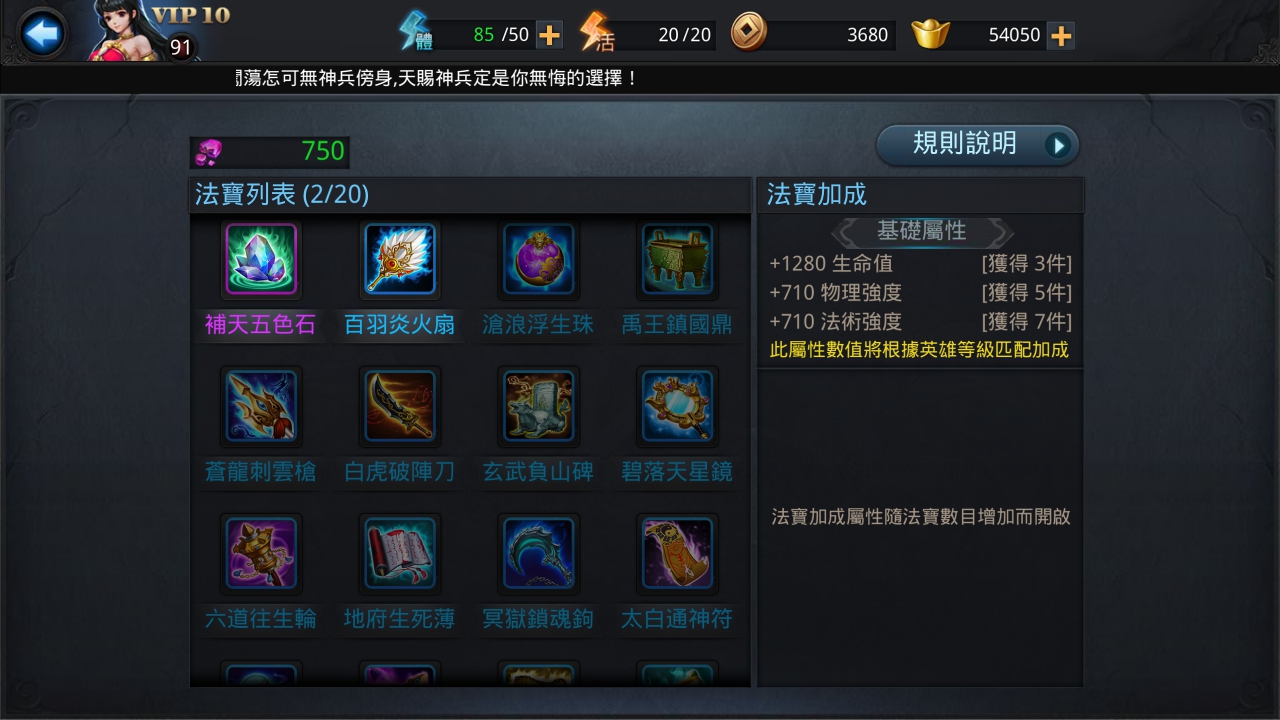View the 太白通神符 talisman treasure

tap(677, 554)
